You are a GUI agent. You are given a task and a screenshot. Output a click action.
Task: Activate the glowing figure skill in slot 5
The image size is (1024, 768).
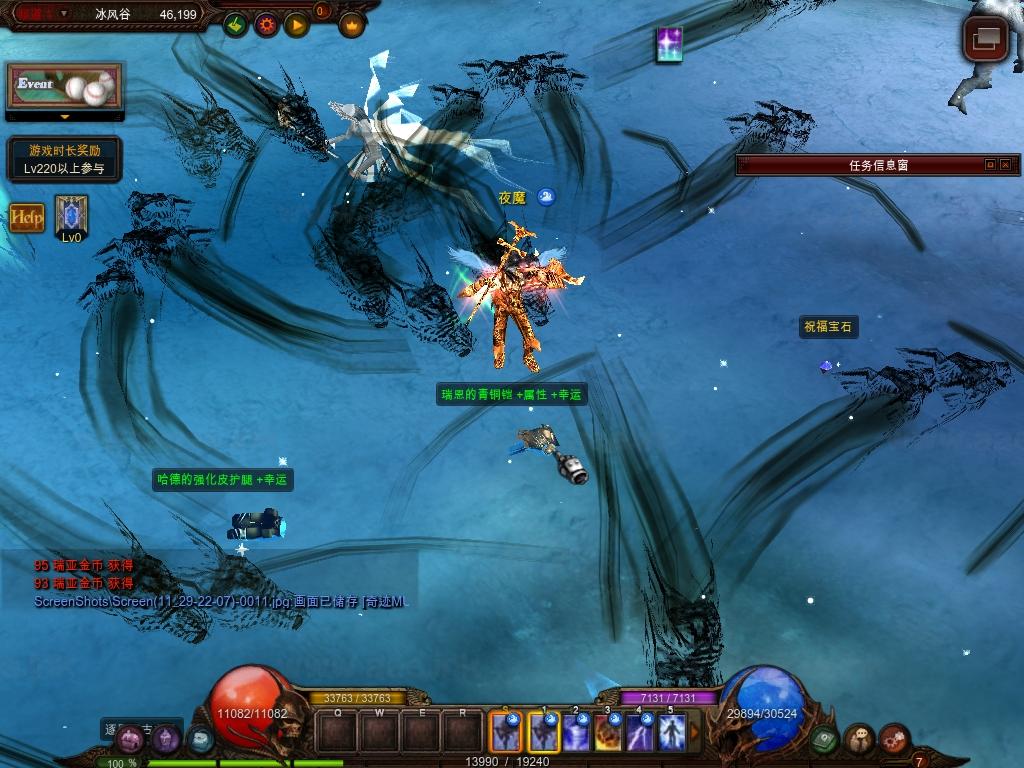click(x=672, y=732)
